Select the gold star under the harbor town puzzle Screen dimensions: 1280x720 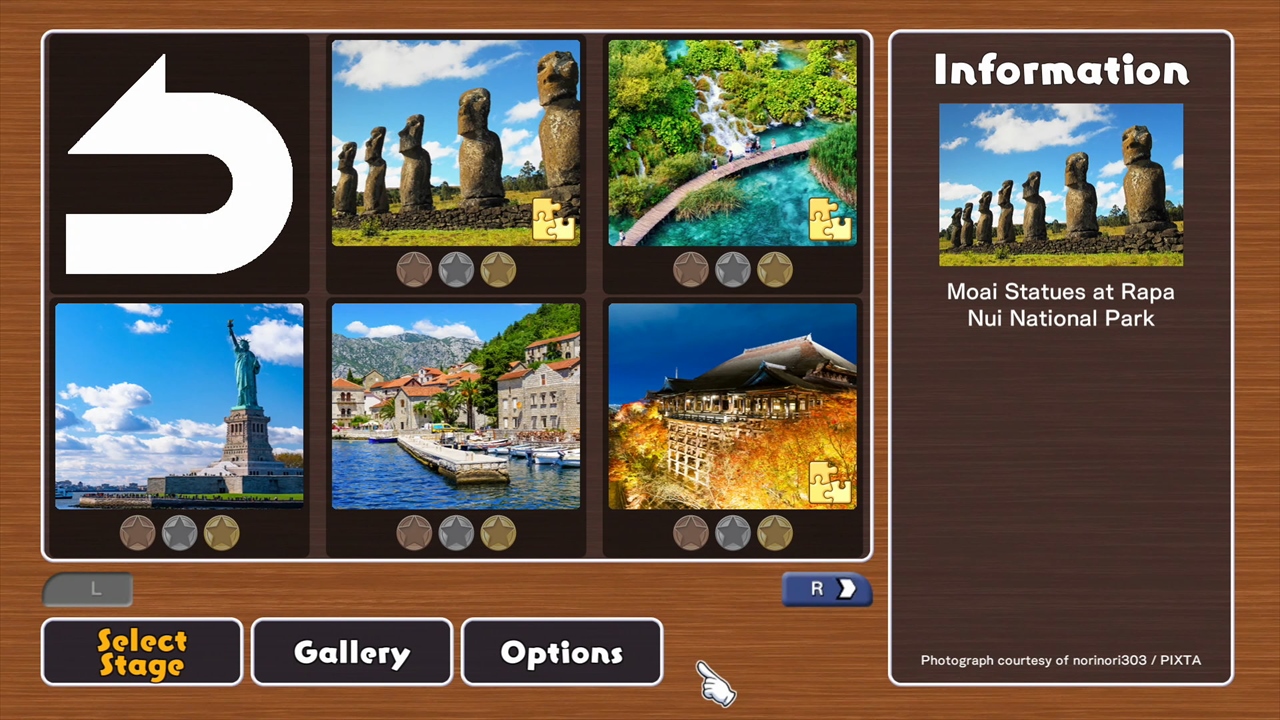498,532
